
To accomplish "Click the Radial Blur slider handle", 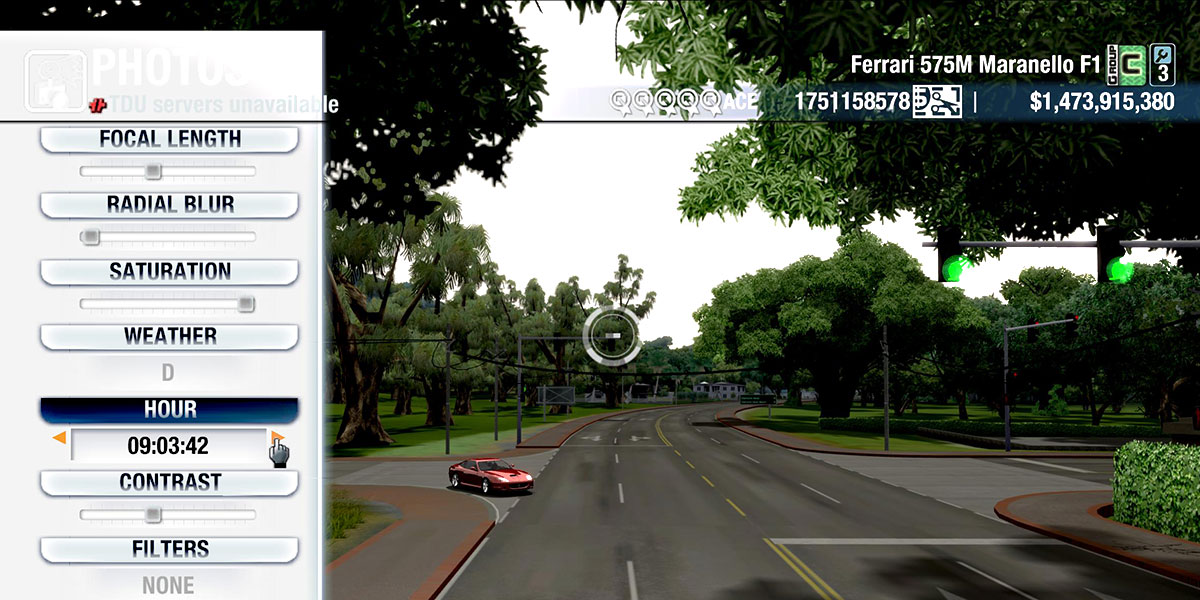I will tap(90, 237).
